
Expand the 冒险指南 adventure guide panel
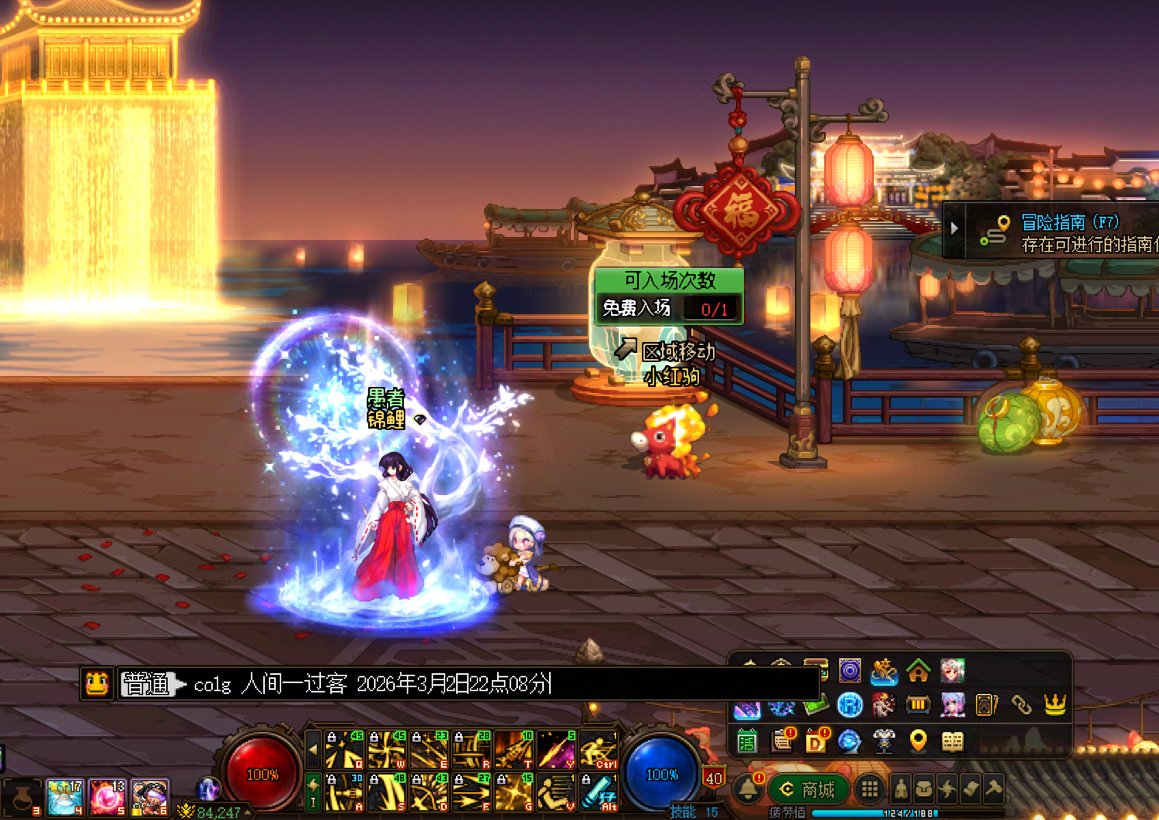[954, 228]
